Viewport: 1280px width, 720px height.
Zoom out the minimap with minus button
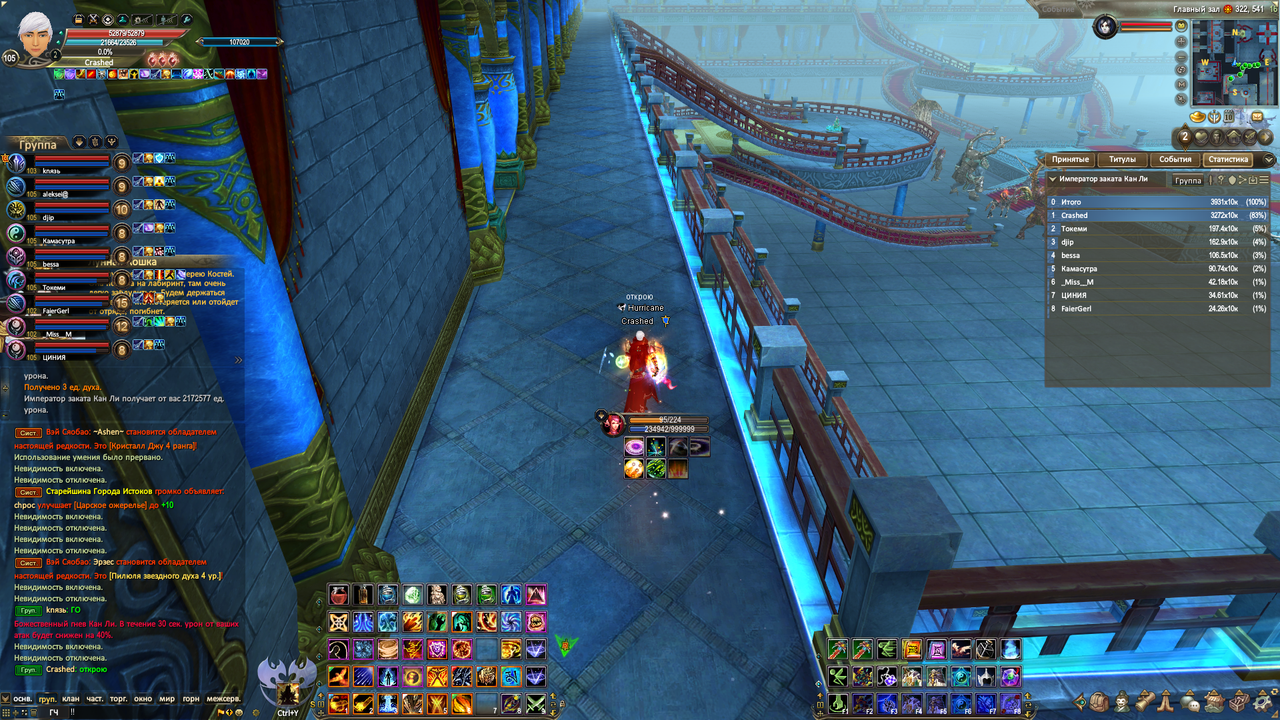(x=1182, y=56)
